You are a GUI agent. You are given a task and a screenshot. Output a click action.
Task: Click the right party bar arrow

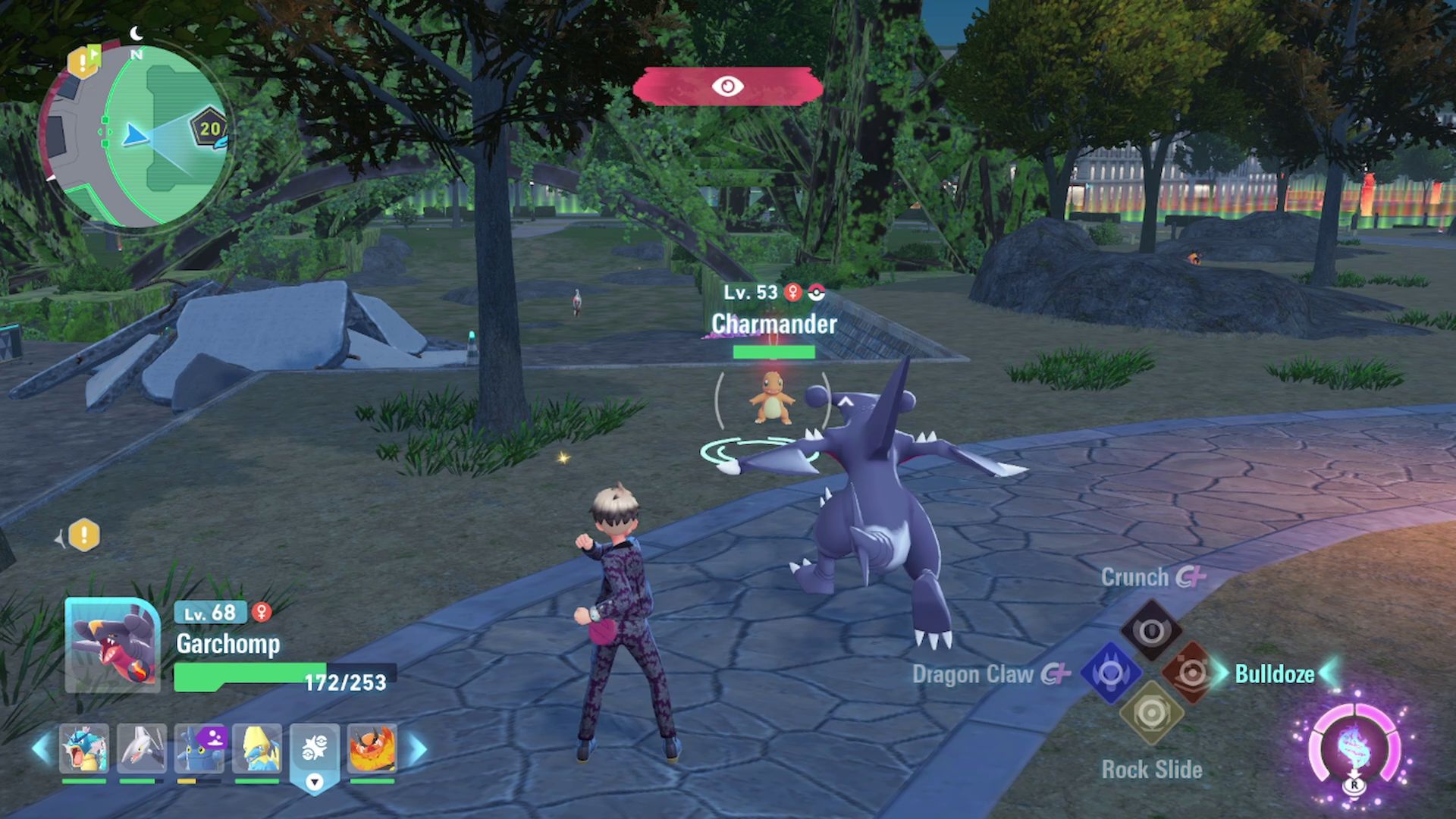418,748
